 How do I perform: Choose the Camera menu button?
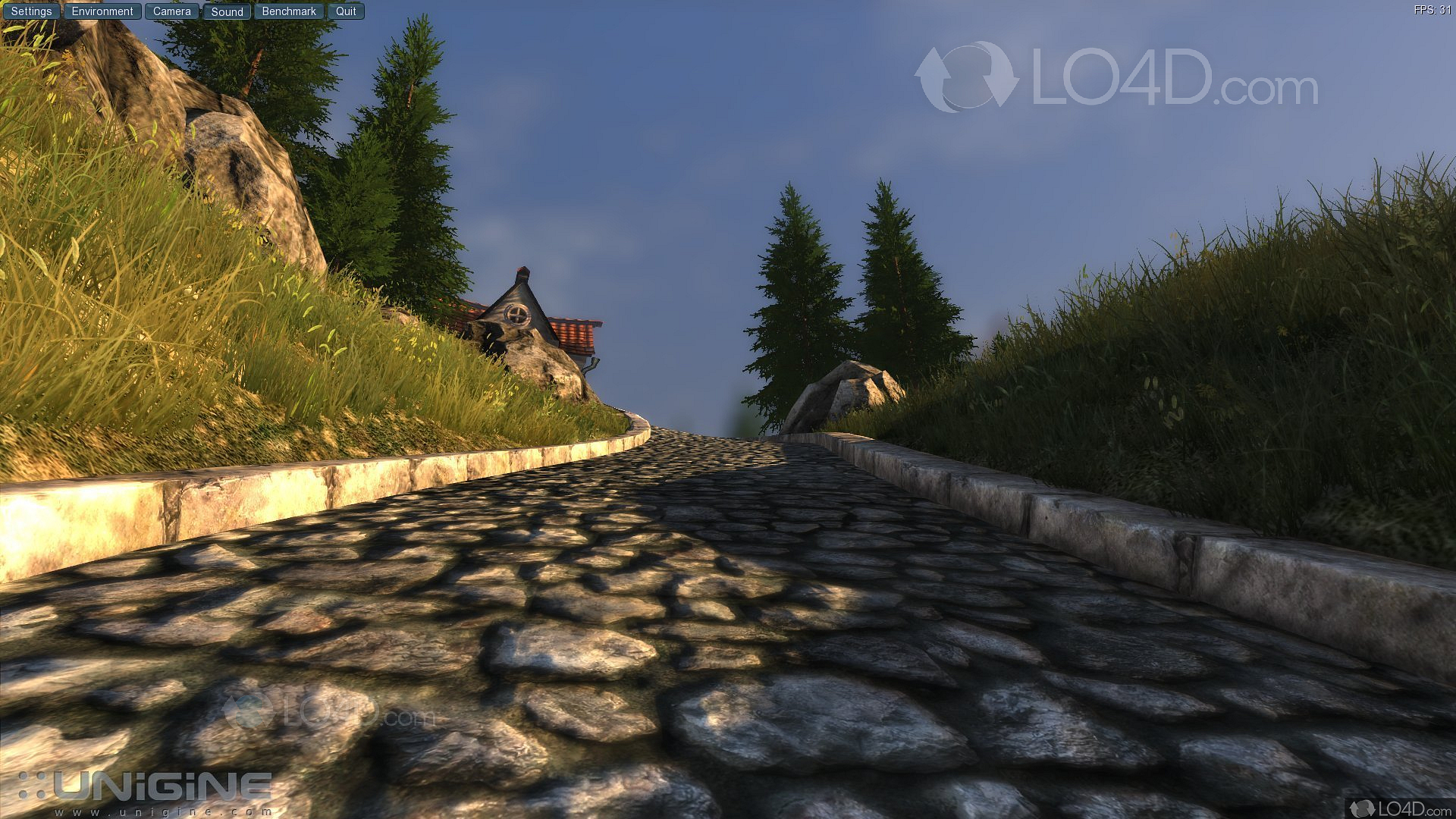pos(172,11)
